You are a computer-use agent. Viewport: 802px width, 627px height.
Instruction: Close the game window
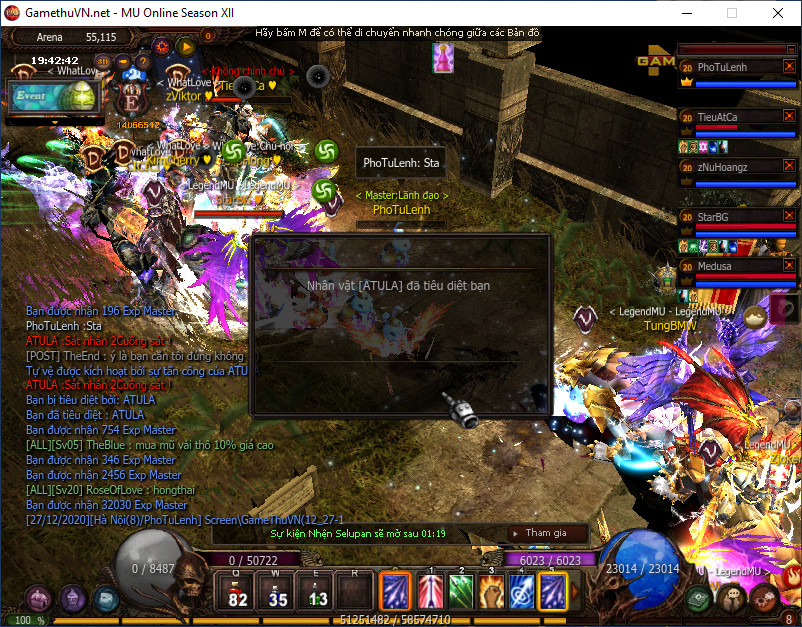pos(778,14)
